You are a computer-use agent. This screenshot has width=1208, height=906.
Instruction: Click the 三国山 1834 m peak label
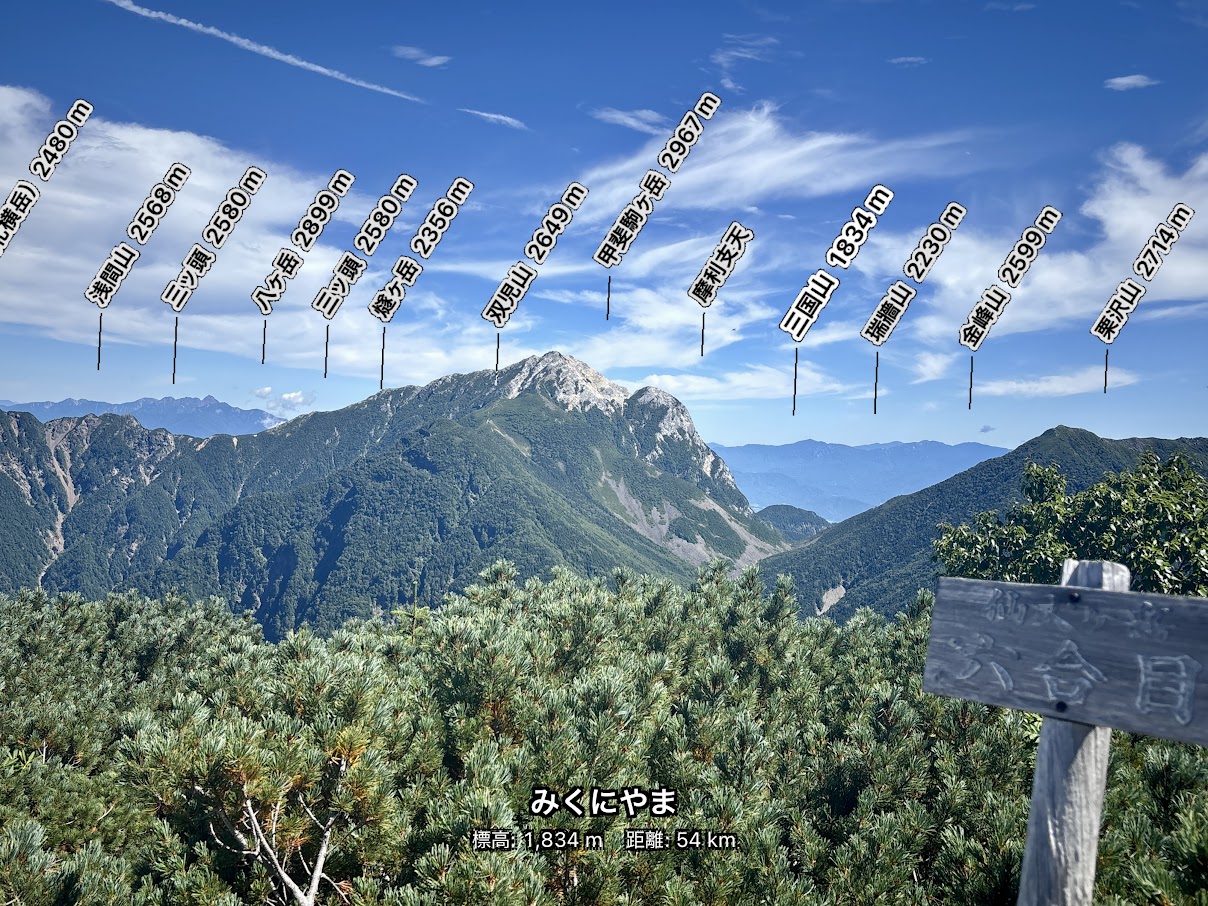pos(836,263)
